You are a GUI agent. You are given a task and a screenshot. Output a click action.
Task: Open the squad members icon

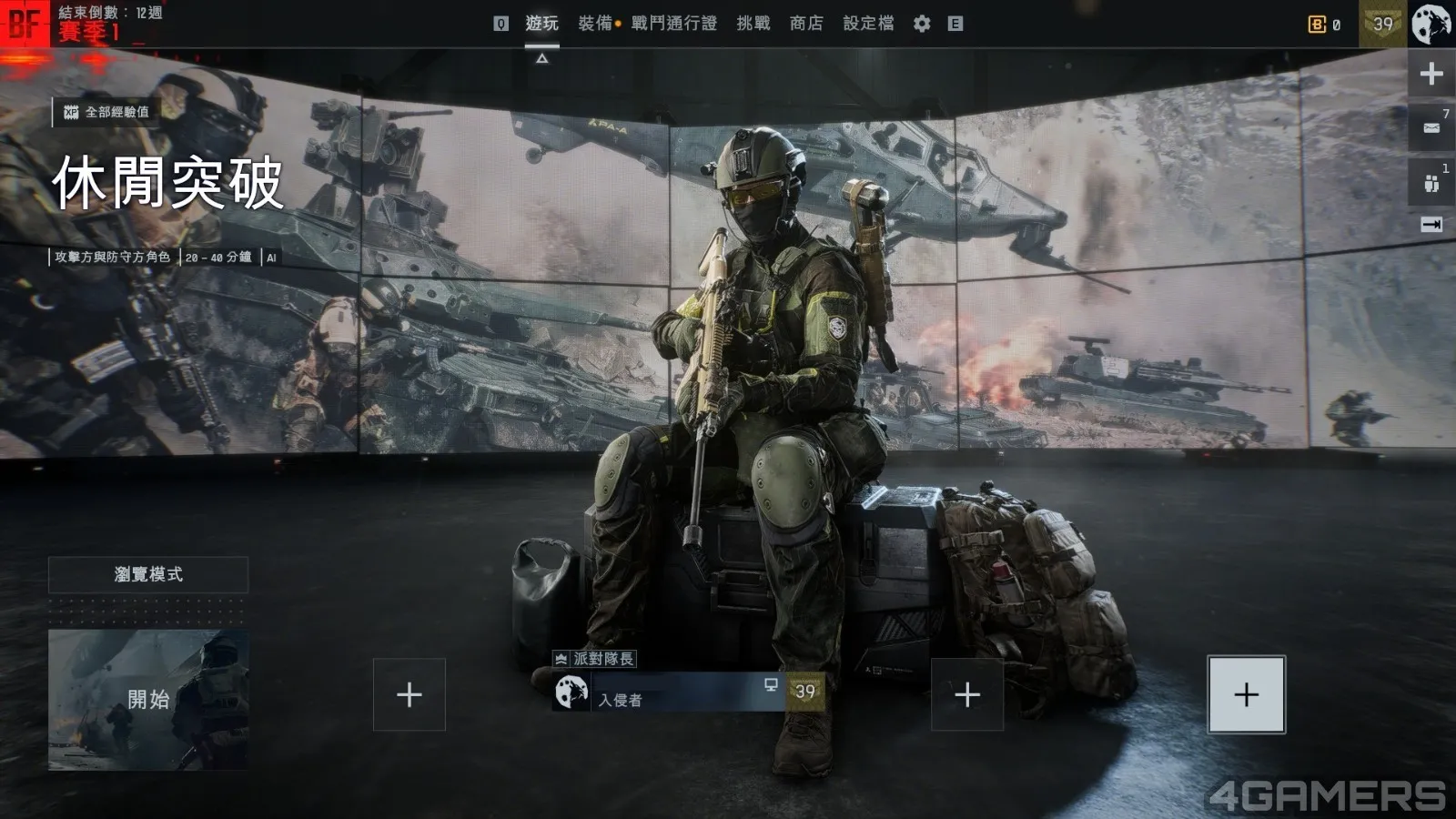(x=1431, y=183)
